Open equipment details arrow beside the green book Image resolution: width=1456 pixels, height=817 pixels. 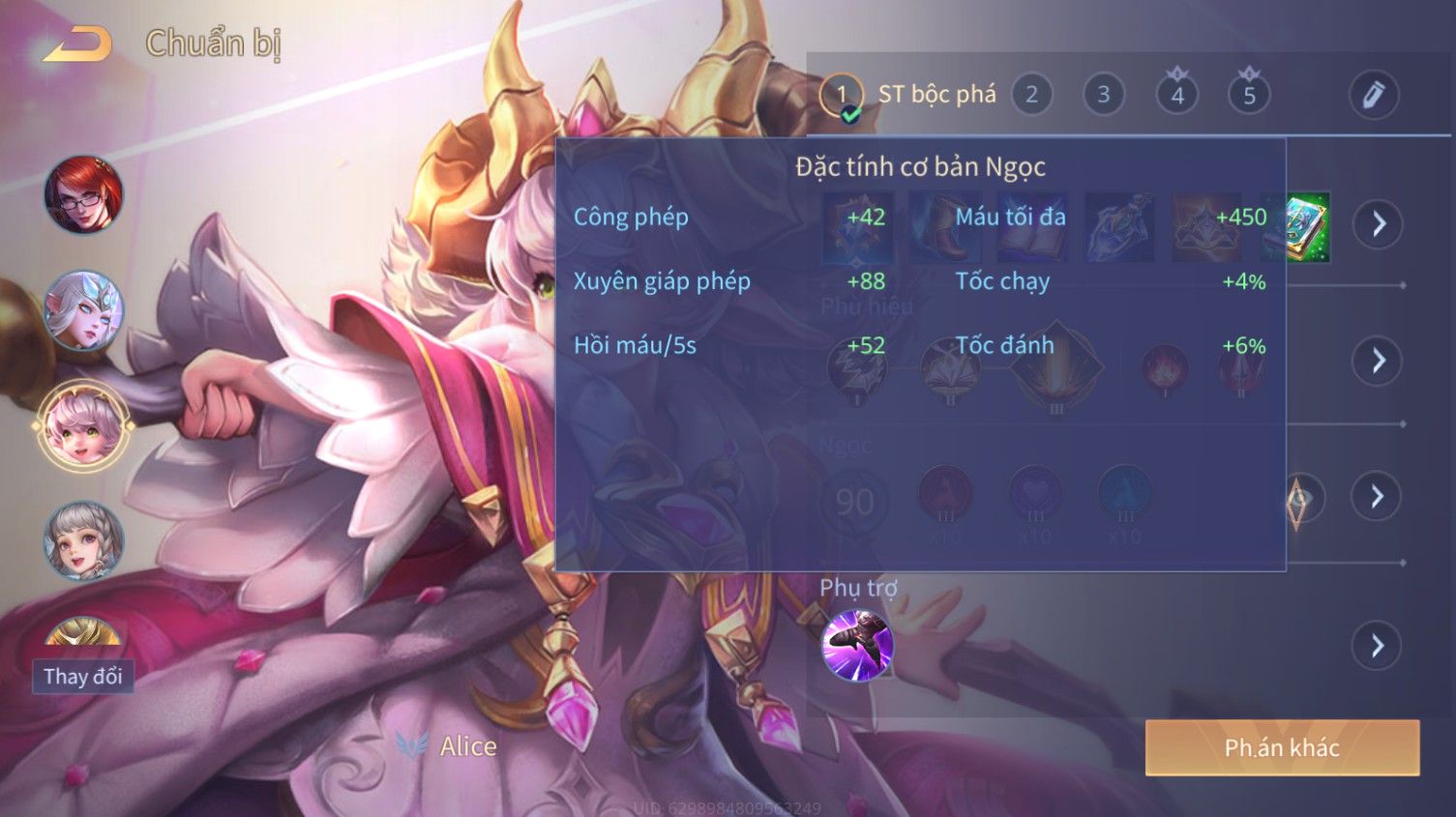tap(1378, 224)
